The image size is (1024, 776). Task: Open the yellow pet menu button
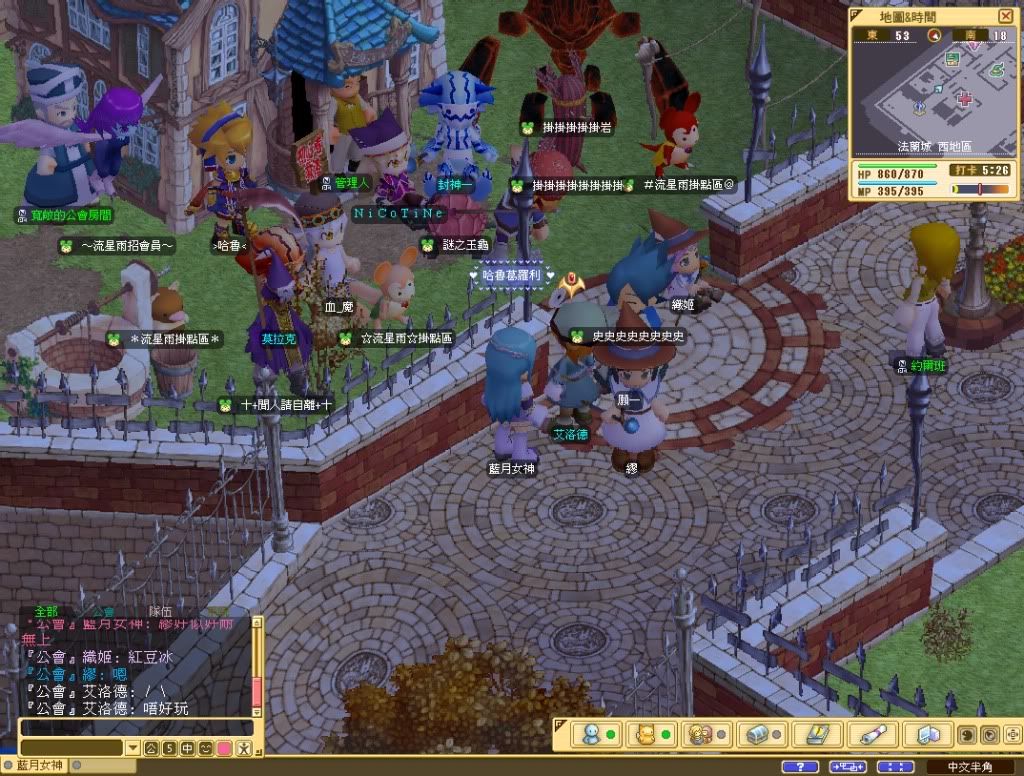coord(645,734)
